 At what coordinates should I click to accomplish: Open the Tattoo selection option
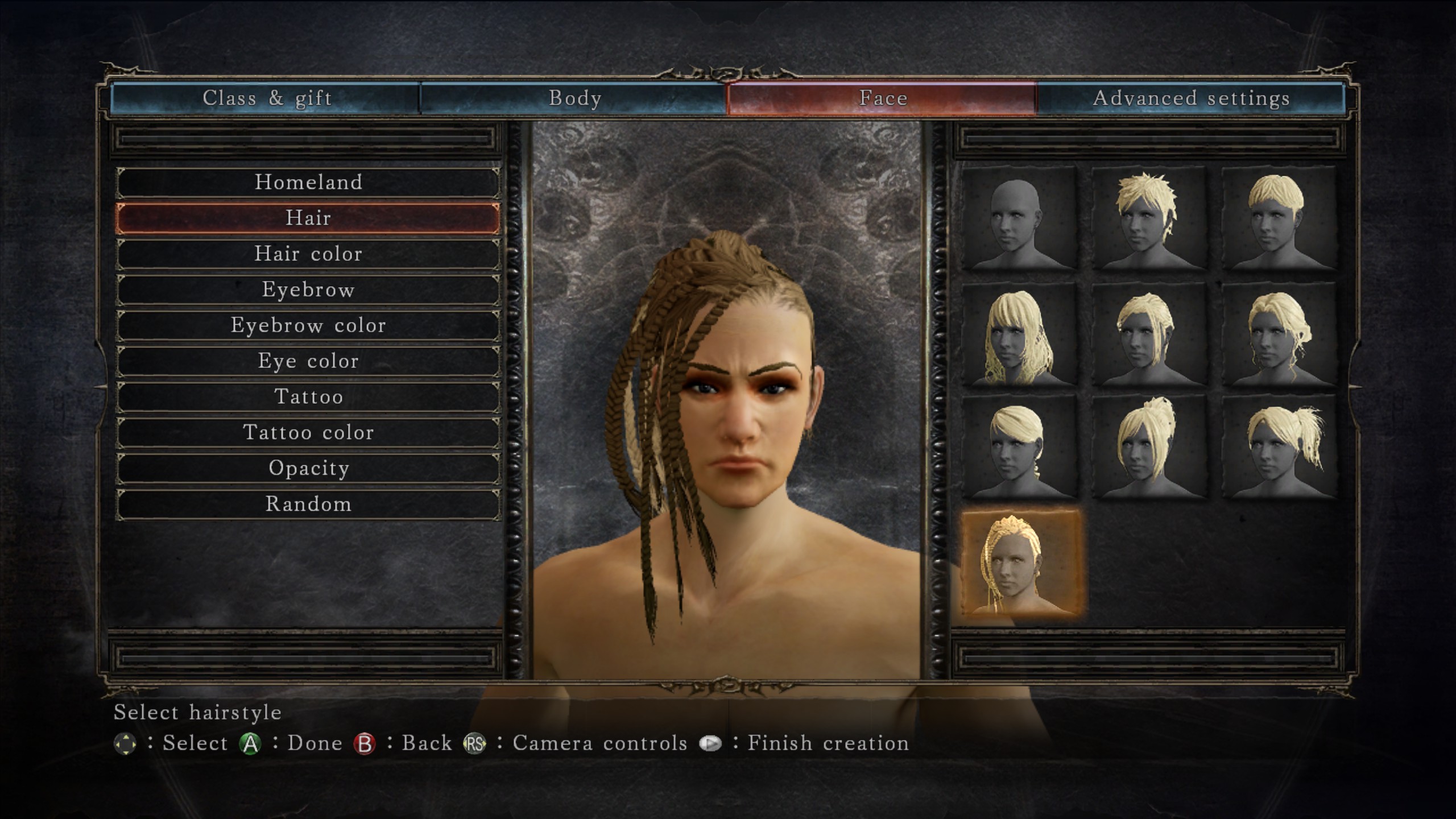[x=309, y=397]
